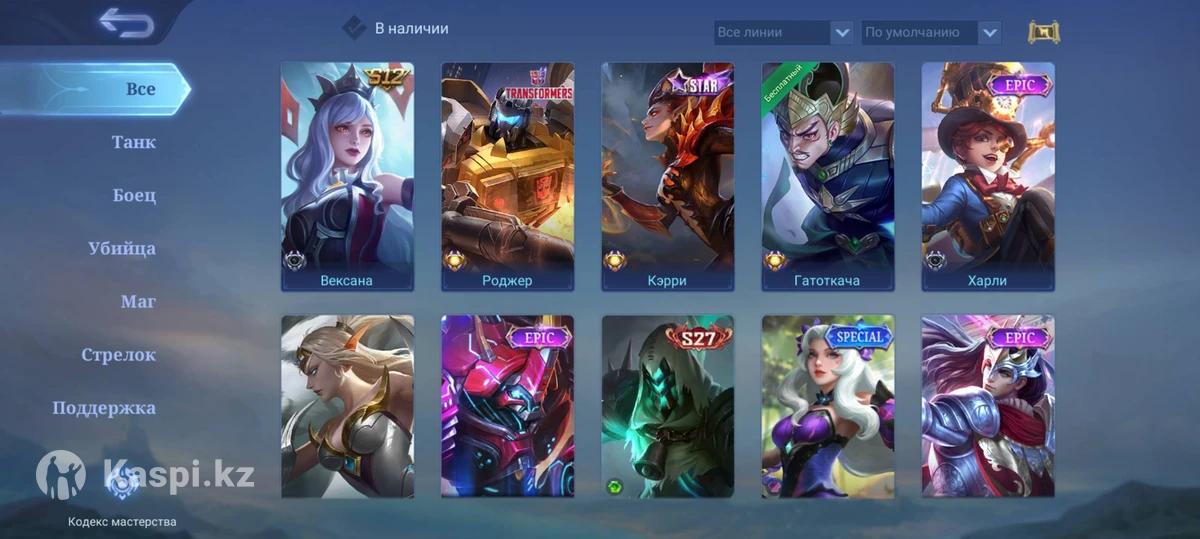
Task: Open the Все линии dropdown
Action: coord(784,32)
